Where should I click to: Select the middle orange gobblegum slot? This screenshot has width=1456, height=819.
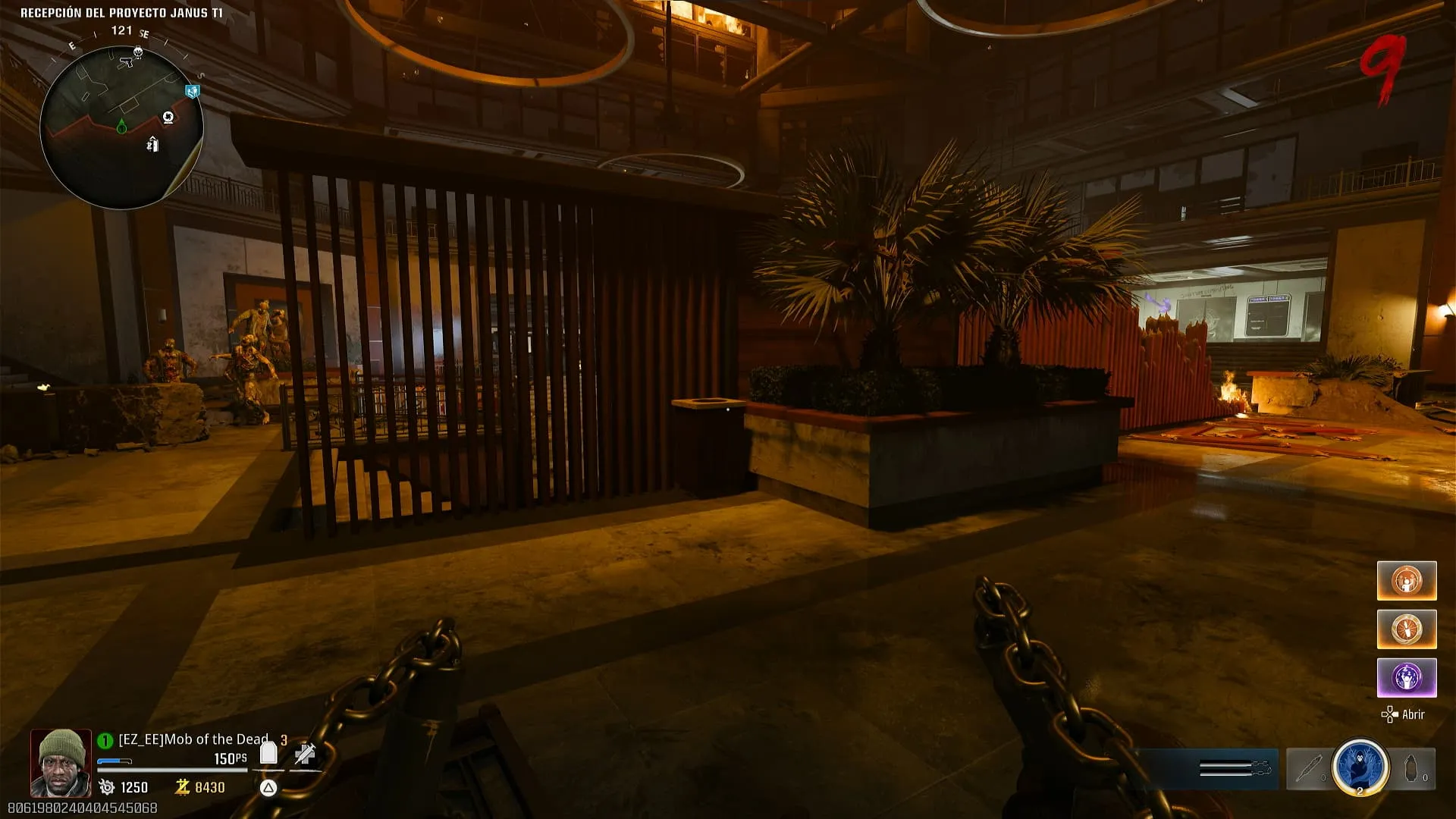click(1407, 629)
